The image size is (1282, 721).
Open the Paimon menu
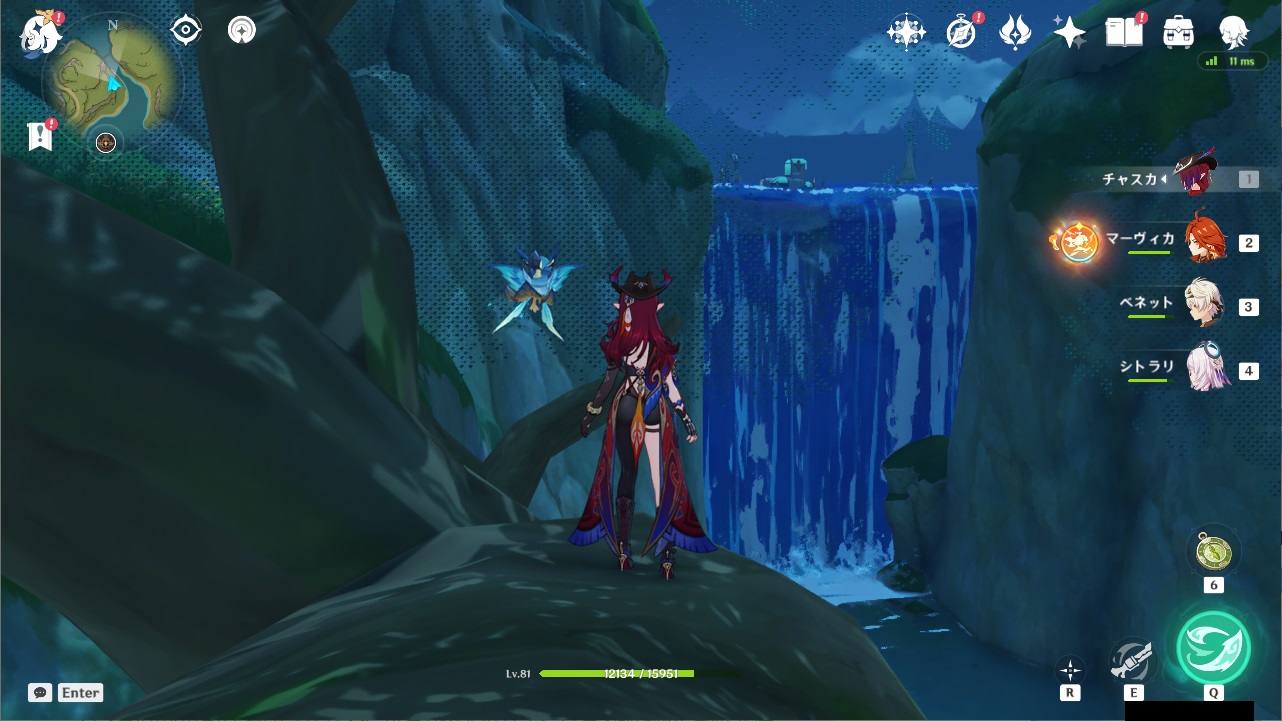pos(41,33)
